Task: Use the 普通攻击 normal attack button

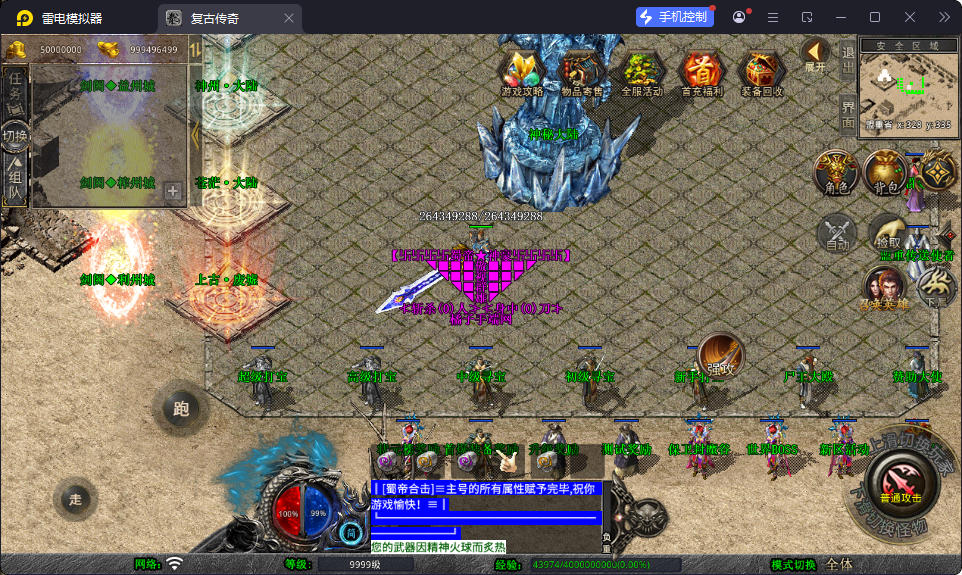Action: 901,480
